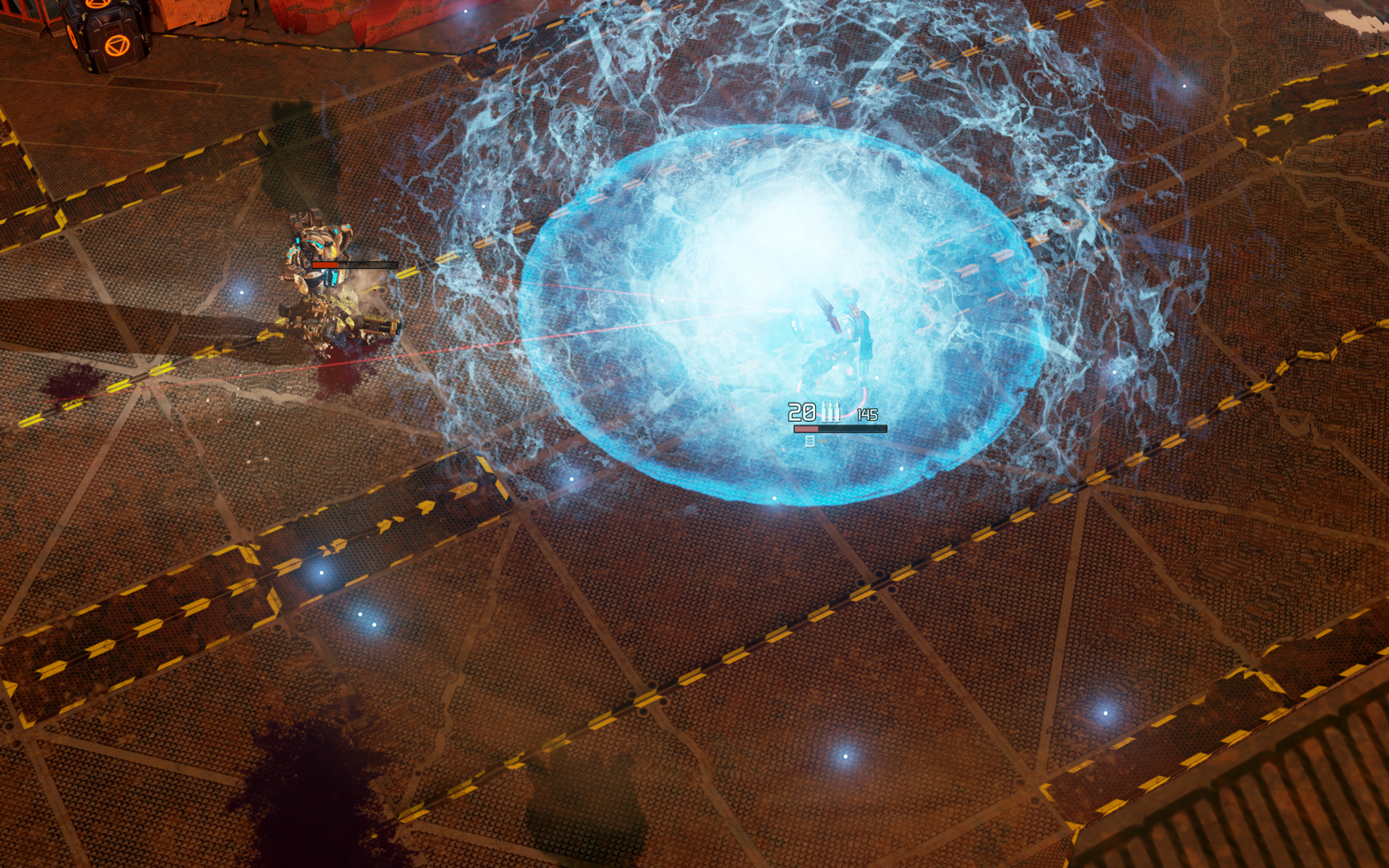Click the ammo count reading 20
The width and height of the screenshot is (1389, 868).
[x=801, y=411]
